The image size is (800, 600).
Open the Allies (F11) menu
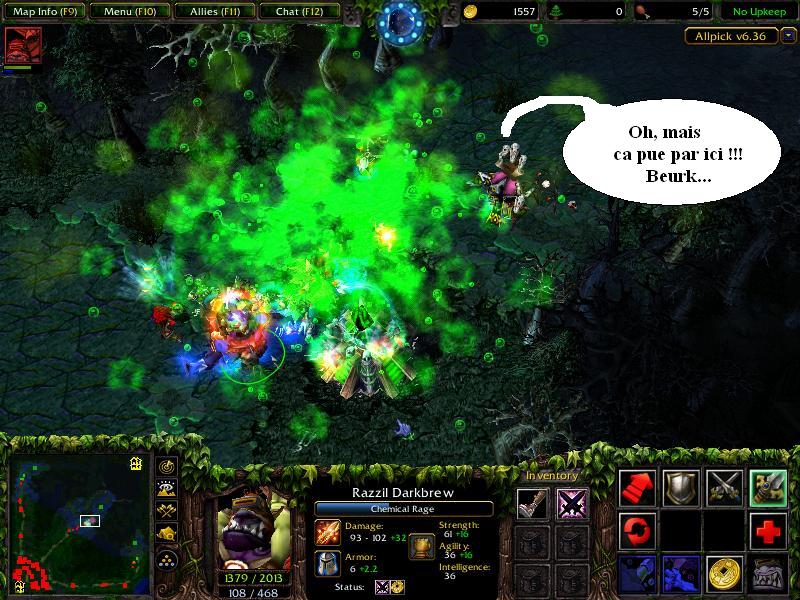point(212,12)
